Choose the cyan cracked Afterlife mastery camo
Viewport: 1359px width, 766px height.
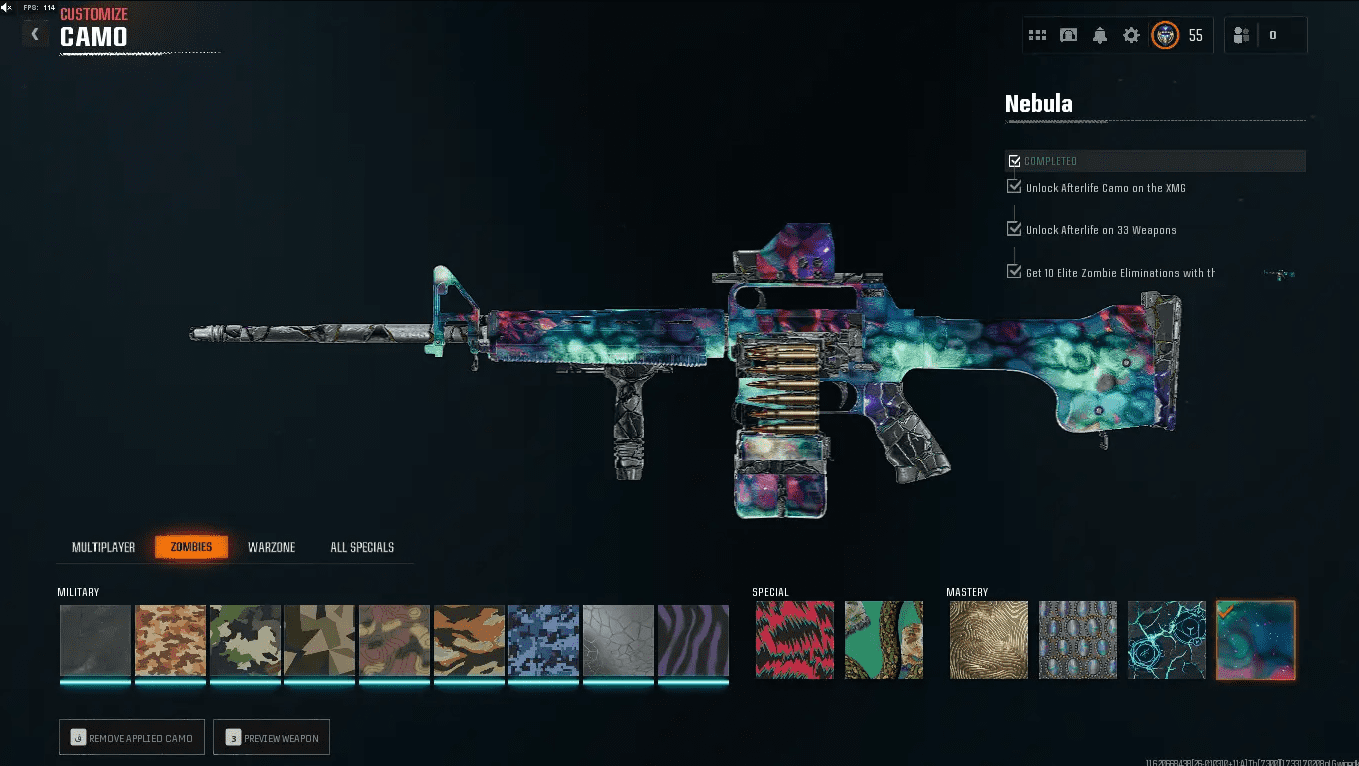point(1167,640)
